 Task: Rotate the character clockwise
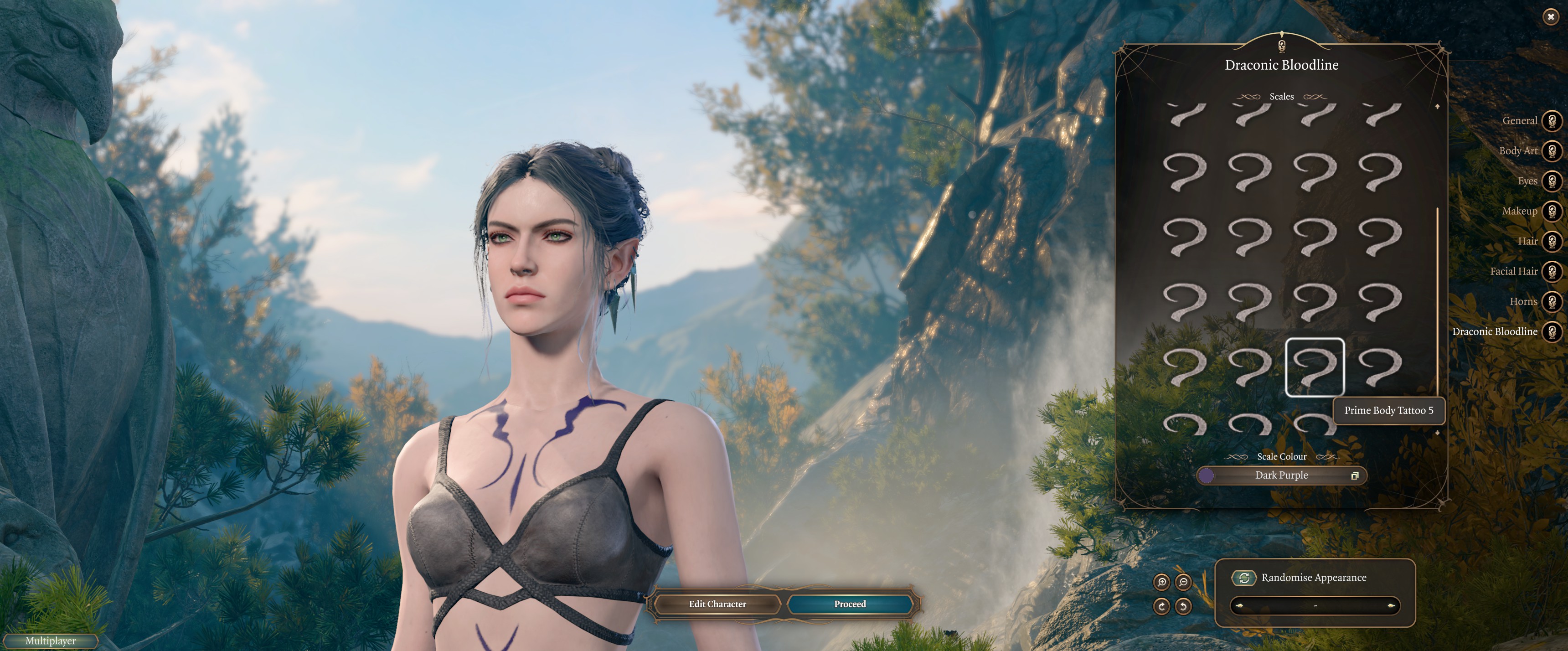1161,606
